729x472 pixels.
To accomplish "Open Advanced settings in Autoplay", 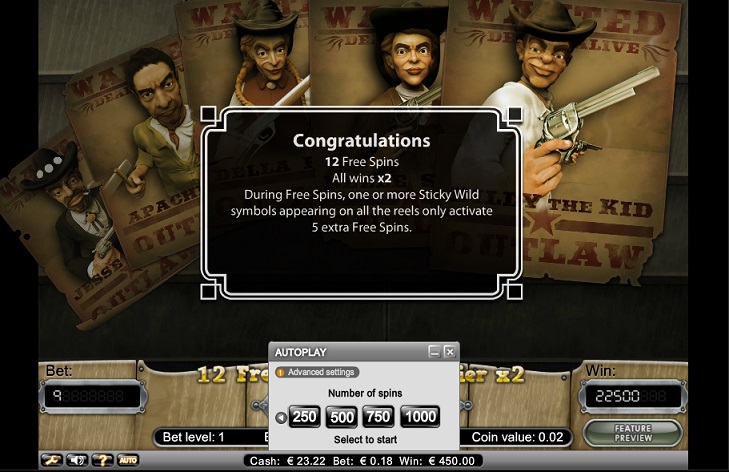I will click(316, 372).
